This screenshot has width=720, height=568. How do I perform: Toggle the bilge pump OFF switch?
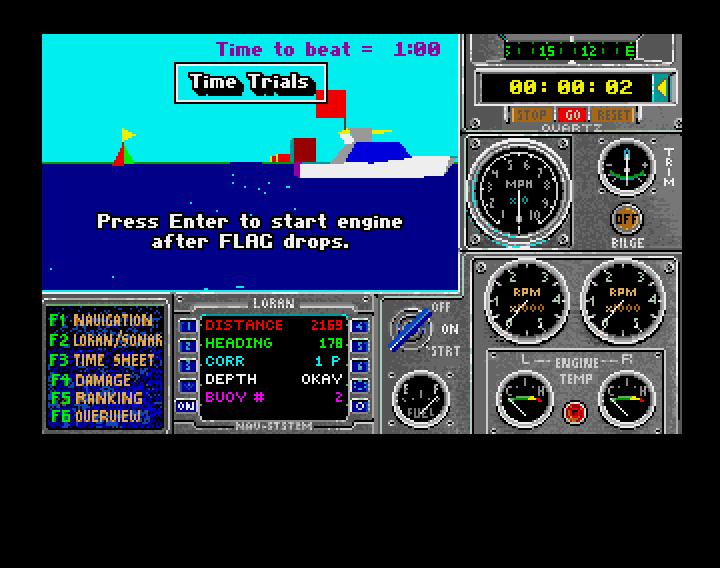pos(626,219)
